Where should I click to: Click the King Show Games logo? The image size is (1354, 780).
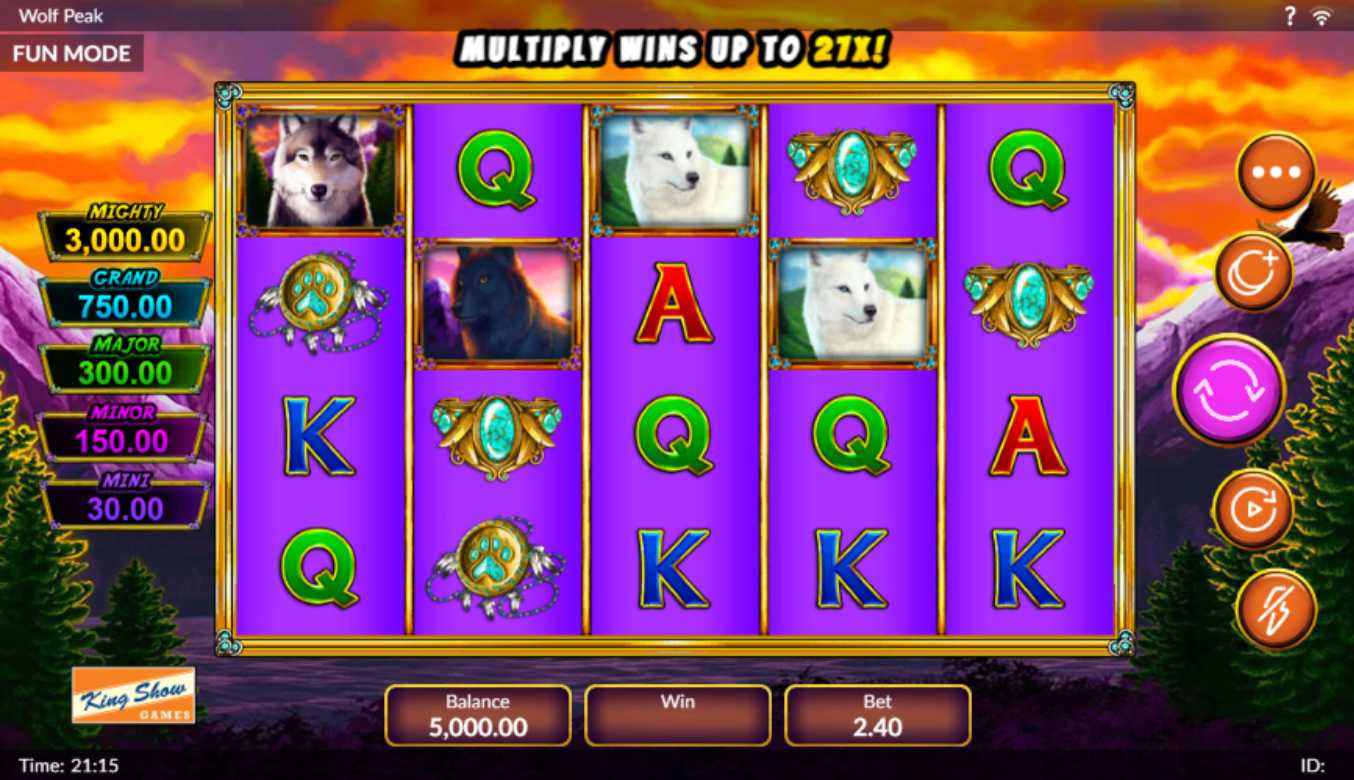134,695
